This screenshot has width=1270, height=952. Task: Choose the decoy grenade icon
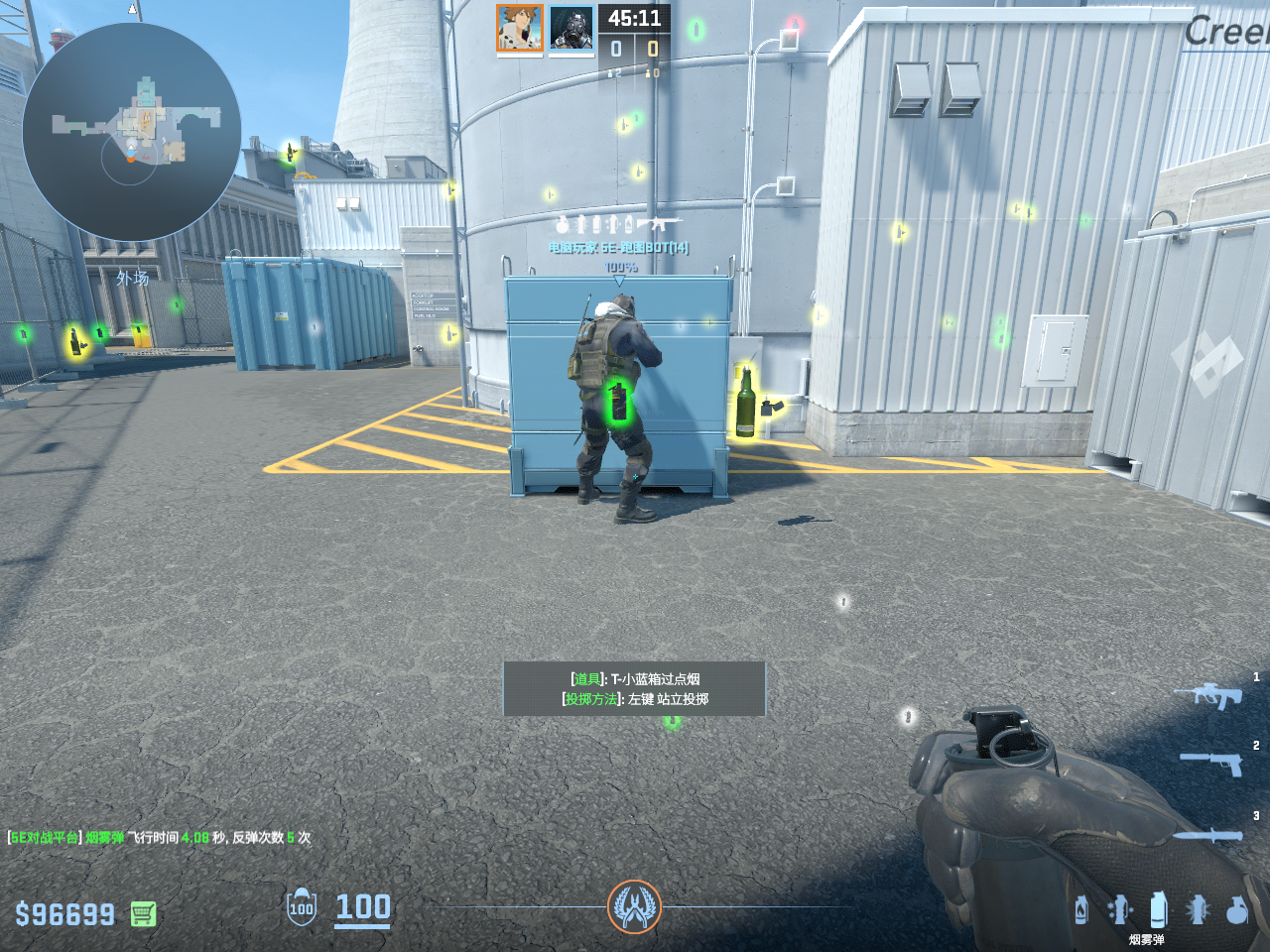pyautogui.click(x=1120, y=909)
